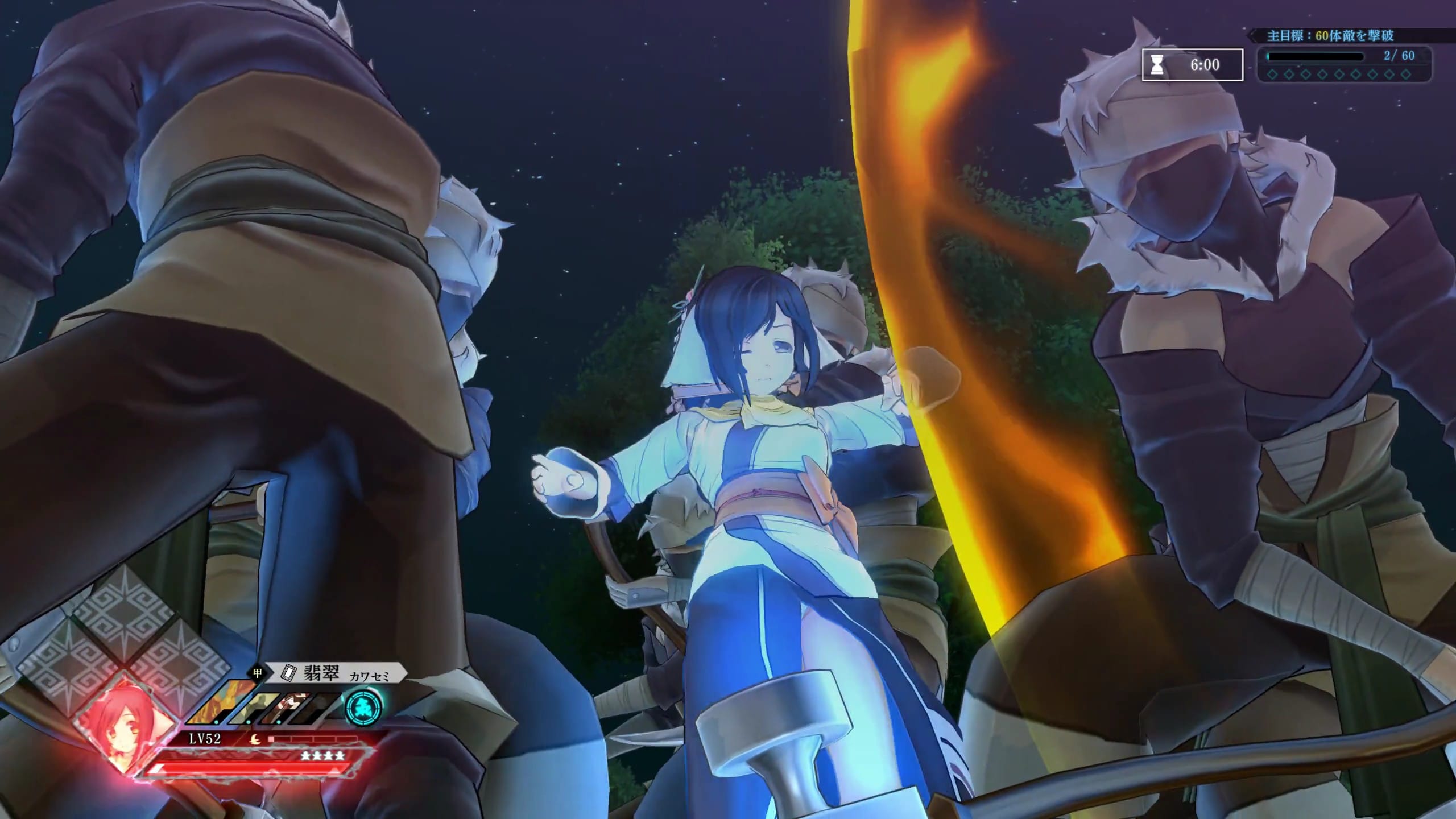Viewport: 1456px width, 819px height.
Task: Open the main objective tracker banner
Action: [1331, 36]
